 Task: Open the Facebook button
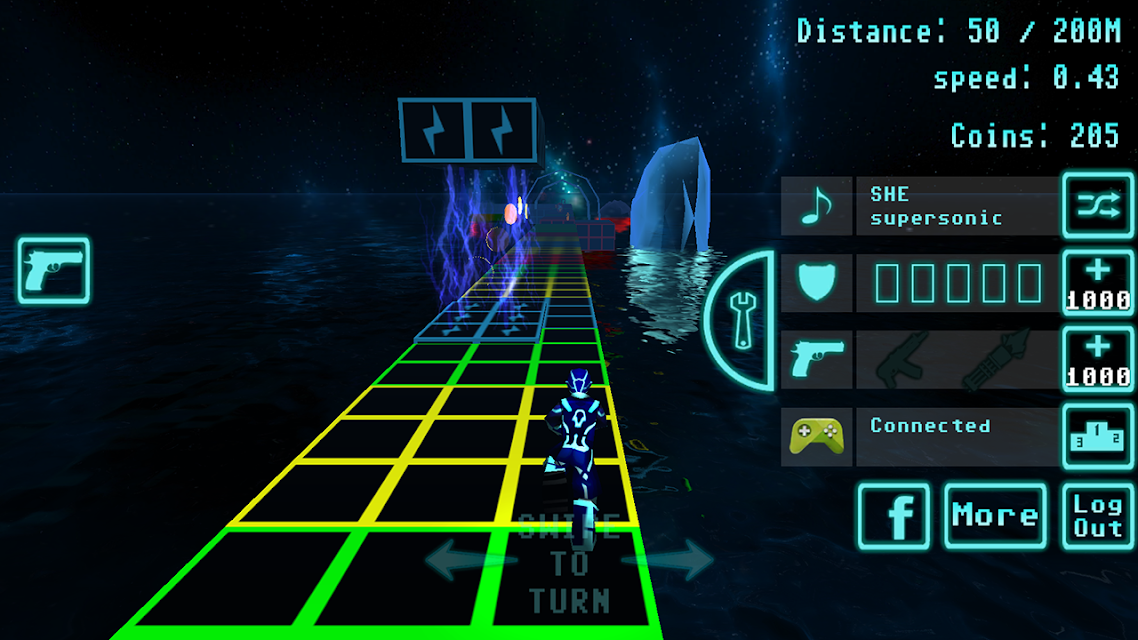click(x=894, y=516)
